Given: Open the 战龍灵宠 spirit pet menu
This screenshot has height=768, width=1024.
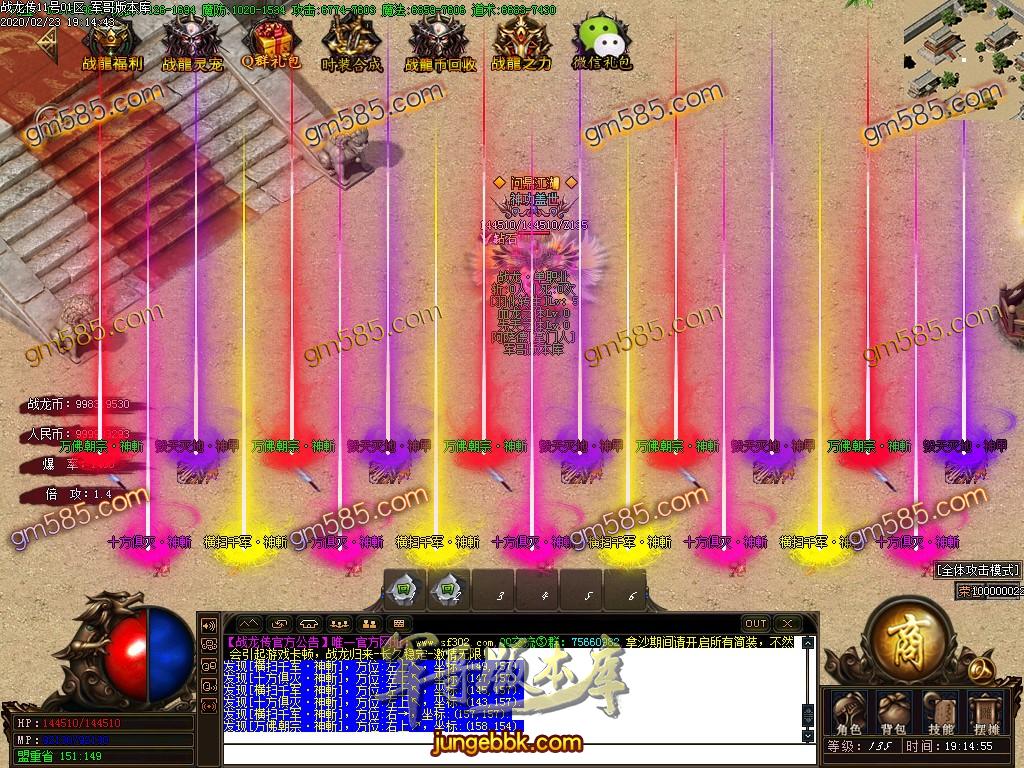Looking at the screenshot, I should point(192,40).
